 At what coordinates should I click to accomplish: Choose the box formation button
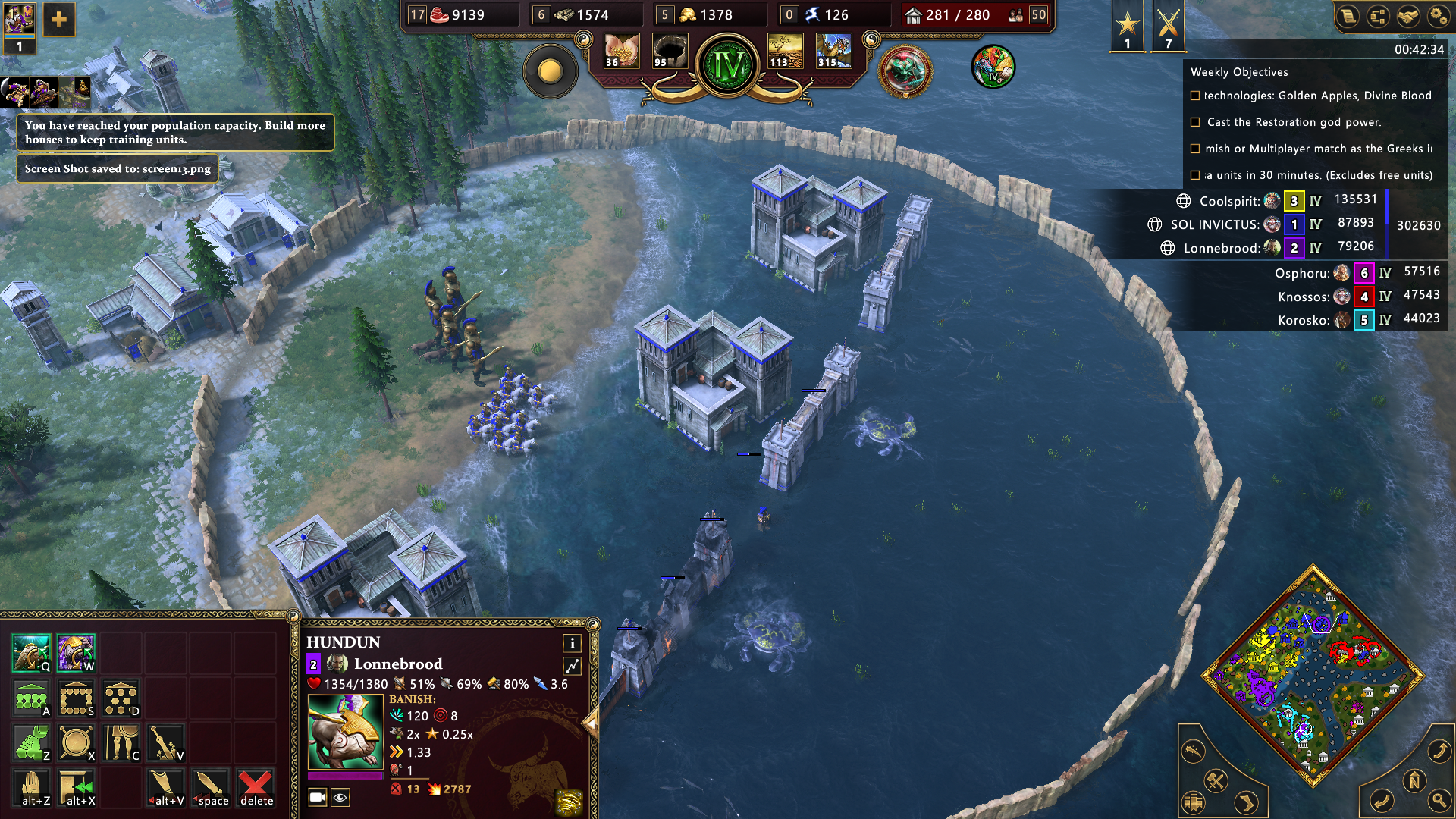tap(76, 698)
